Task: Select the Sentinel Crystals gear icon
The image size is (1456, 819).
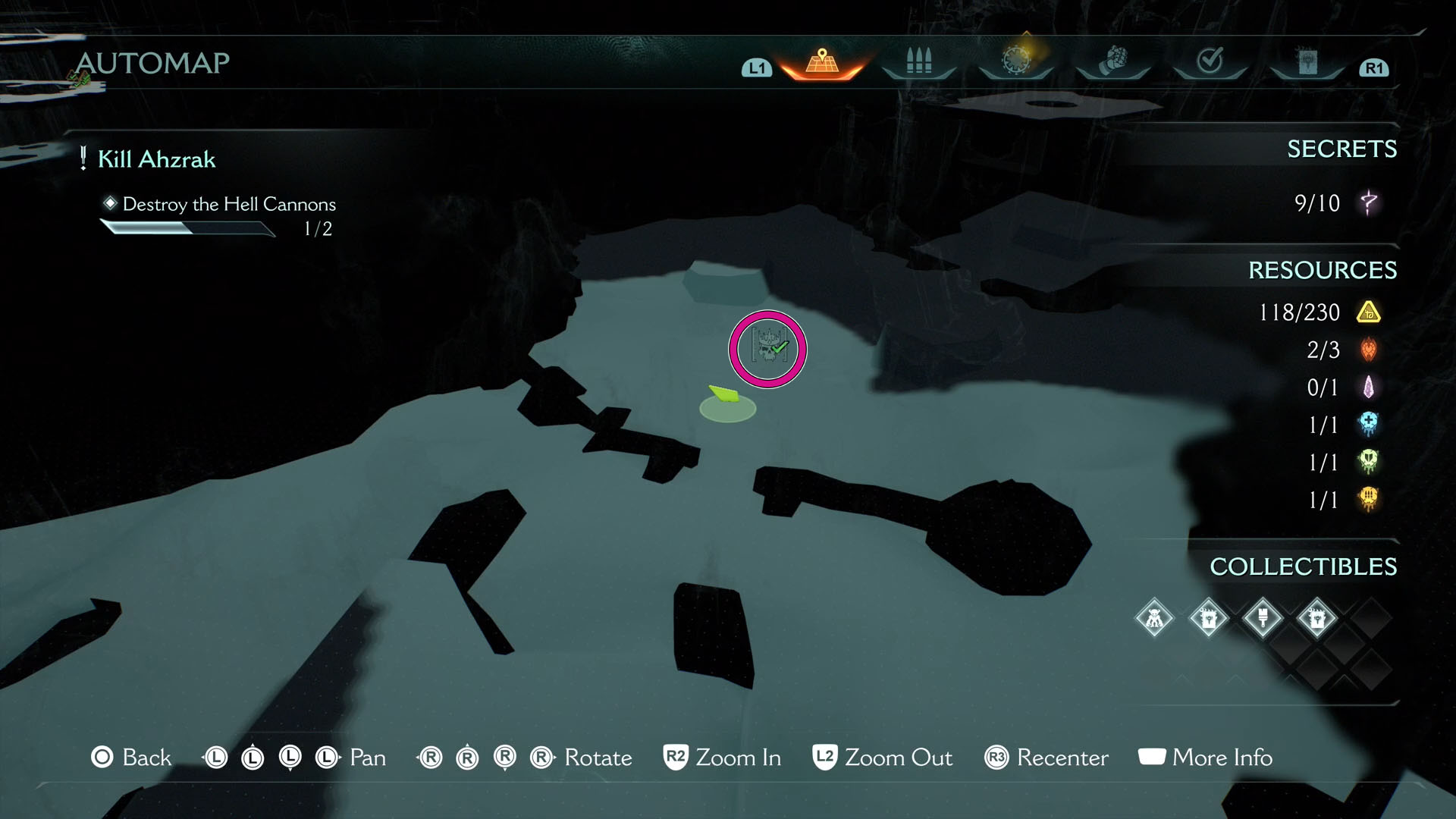Action: coord(1016,62)
